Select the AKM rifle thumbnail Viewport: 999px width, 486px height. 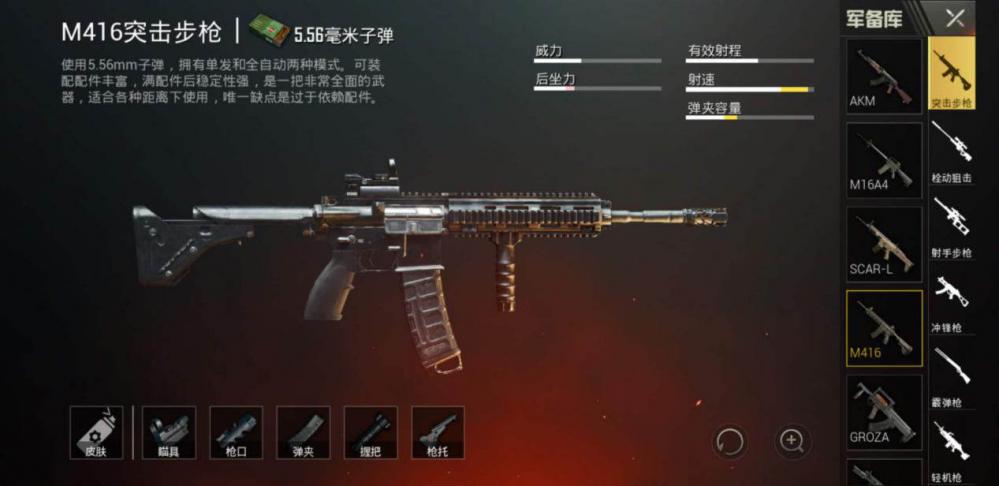(884, 76)
